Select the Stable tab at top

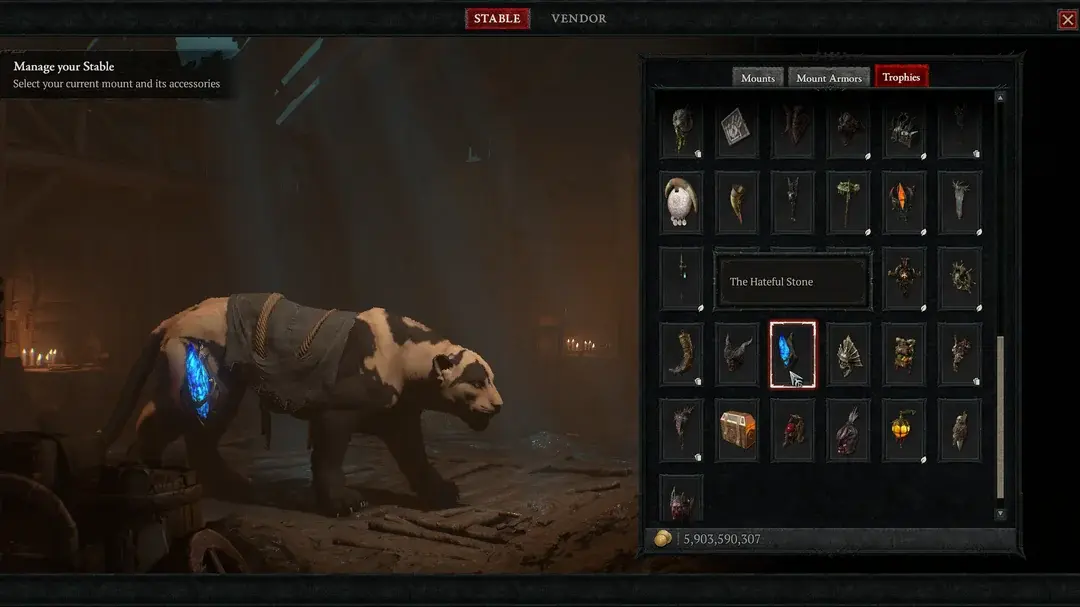click(497, 18)
